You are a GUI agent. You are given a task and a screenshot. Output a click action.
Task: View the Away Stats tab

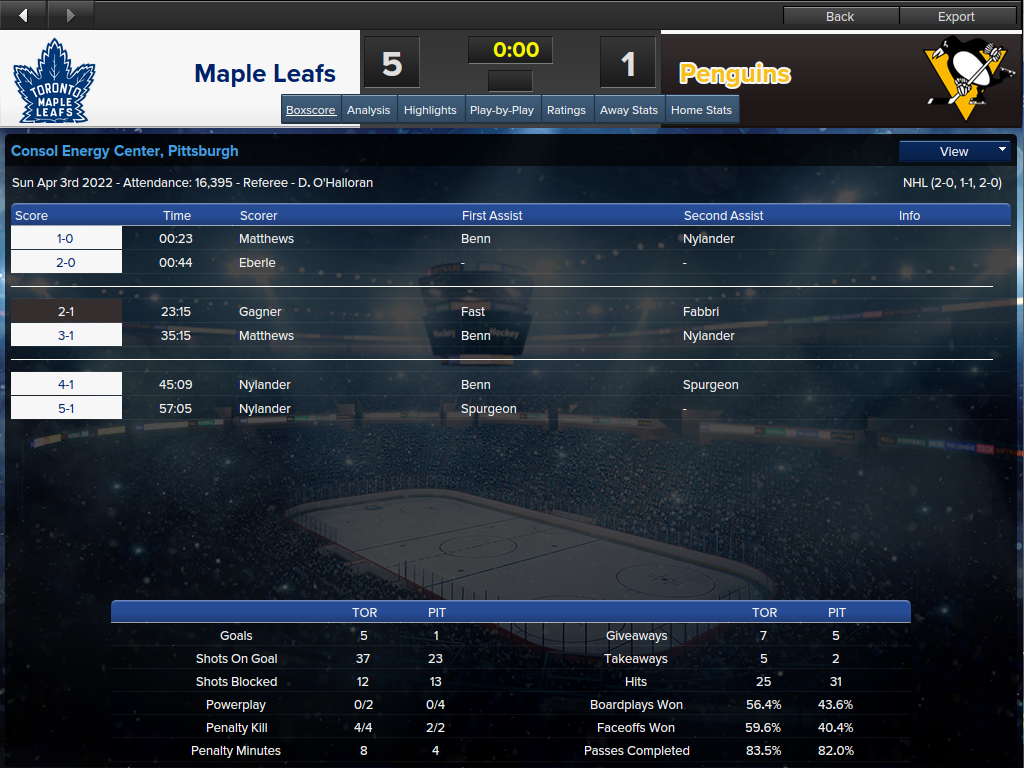point(629,110)
